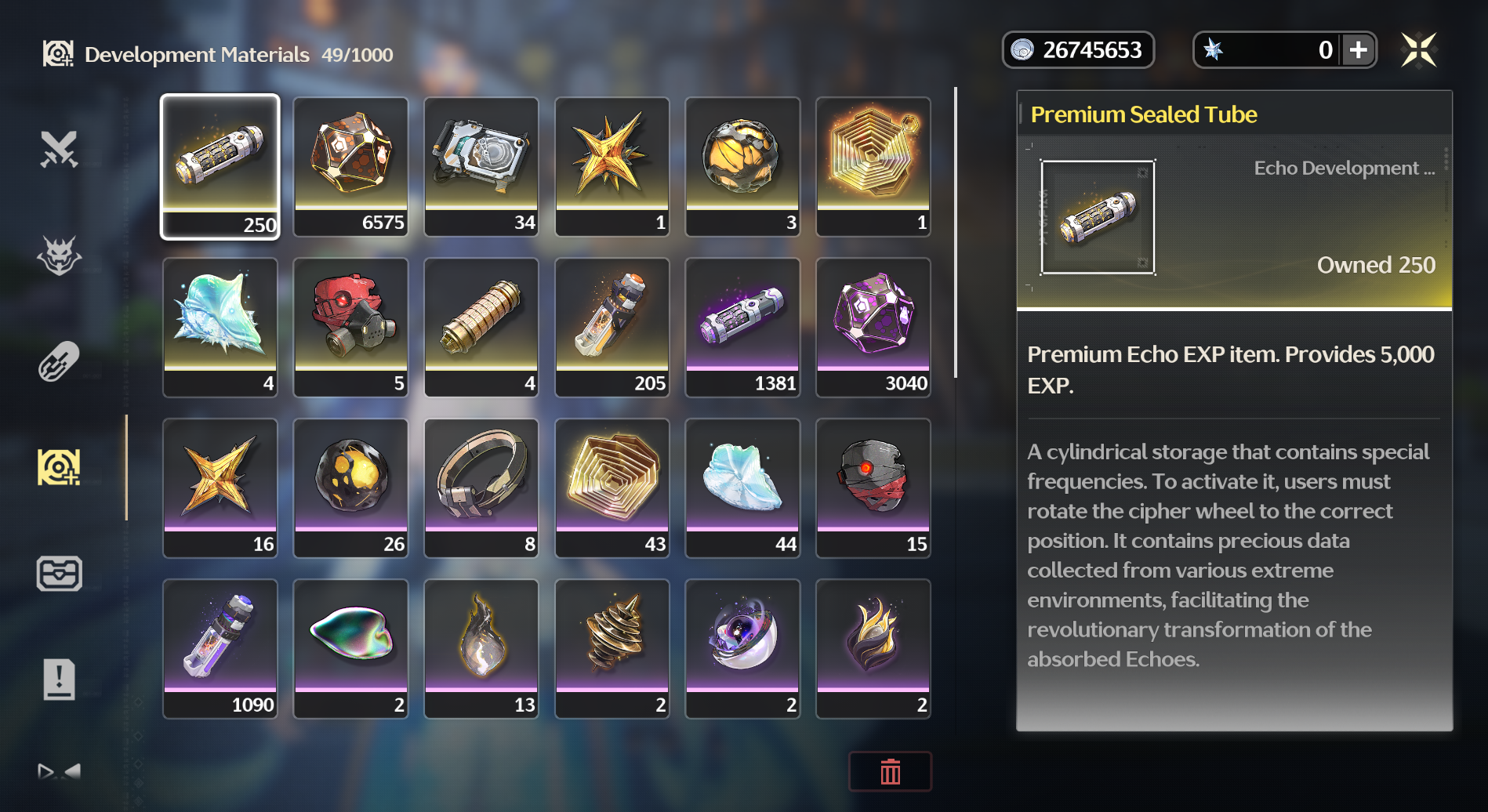Select the gold polyhedron item with 6575
This screenshot has width=1488, height=812.
tap(351, 166)
